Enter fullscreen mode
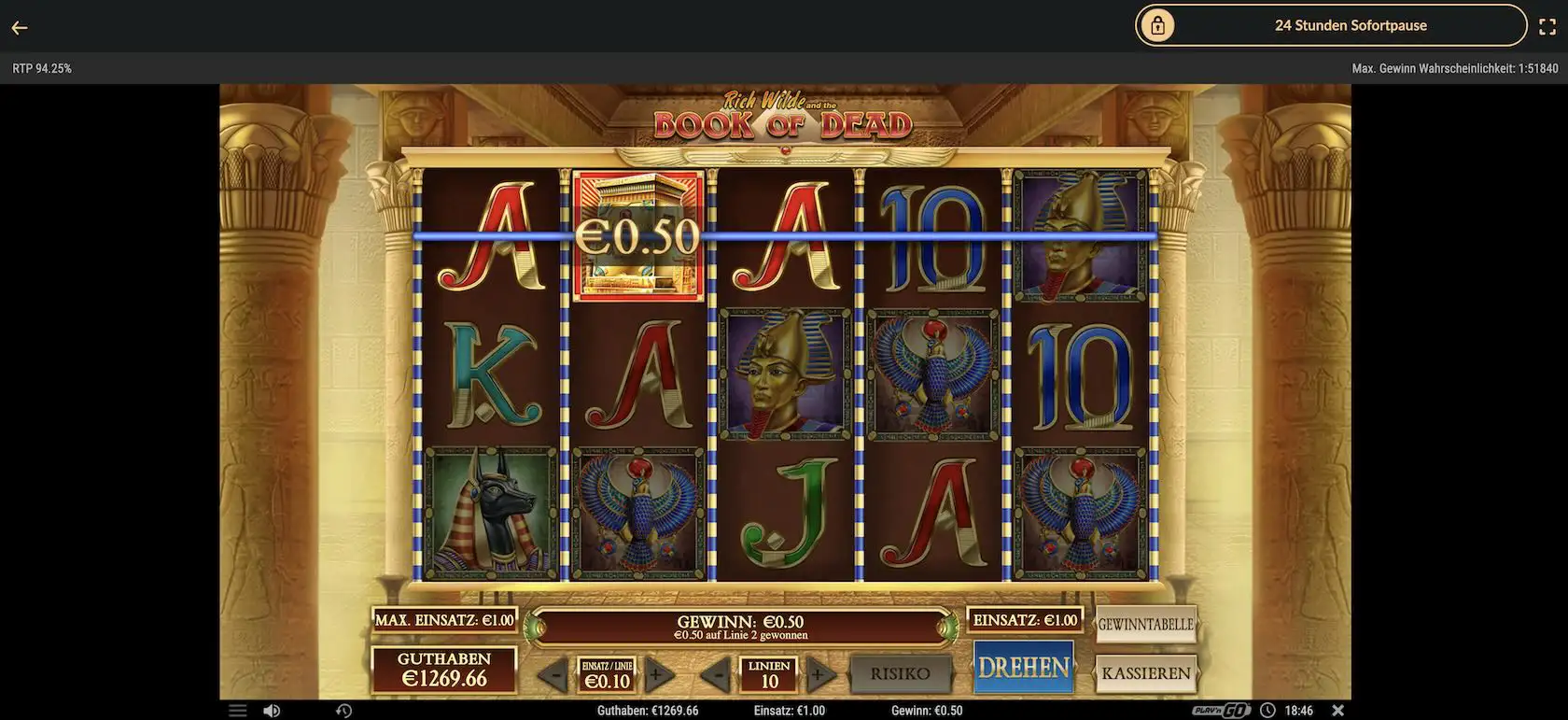Image resolution: width=1568 pixels, height=720 pixels. coord(1547,27)
